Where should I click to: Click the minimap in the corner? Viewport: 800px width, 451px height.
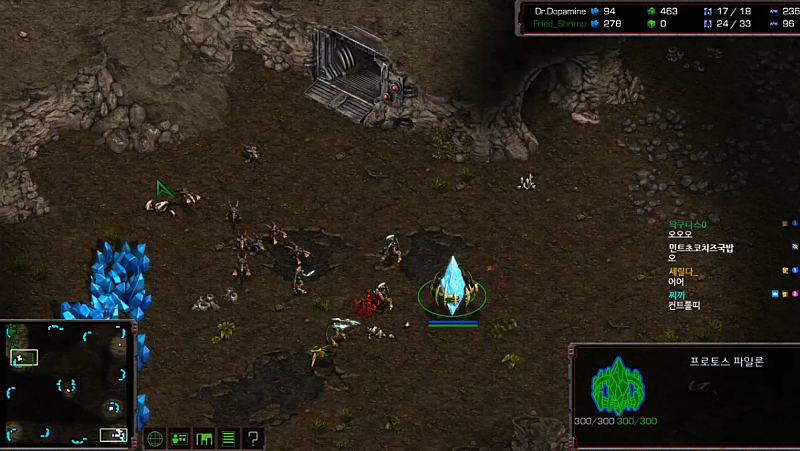[68, 383]
